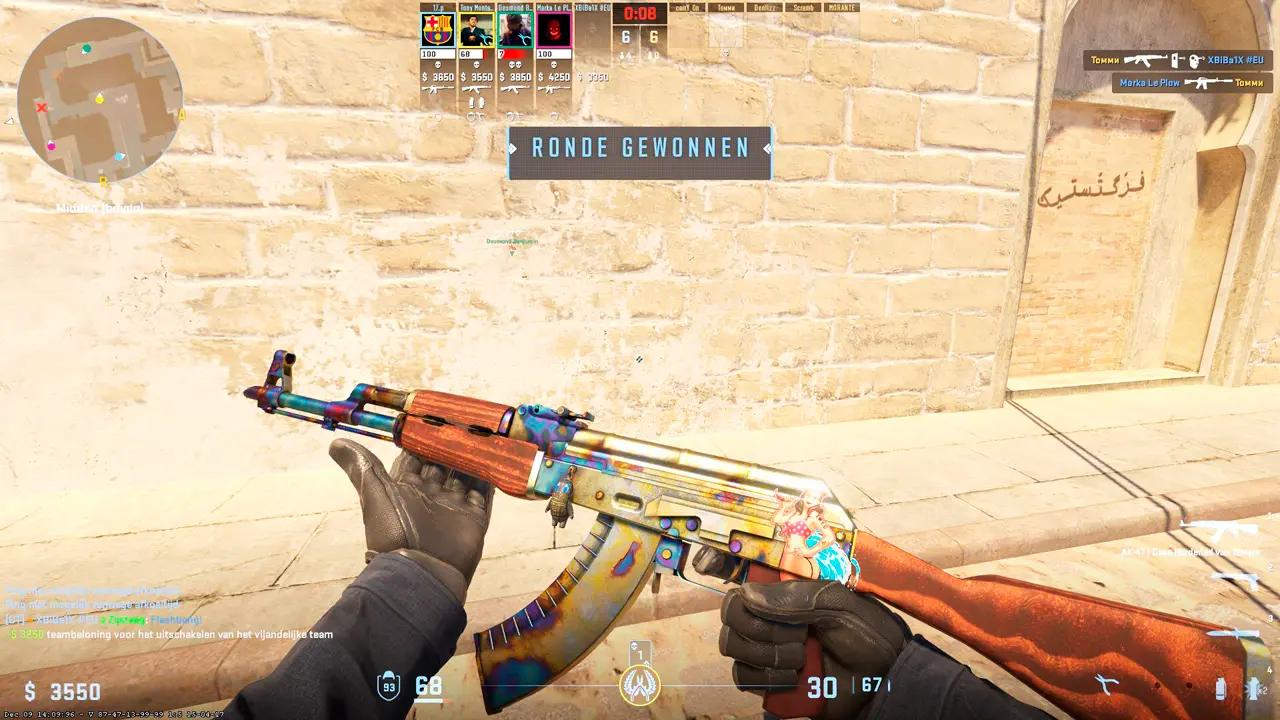Click the defuse kit pliers icon
1280x720 pixels.
tap(1106, 685)
